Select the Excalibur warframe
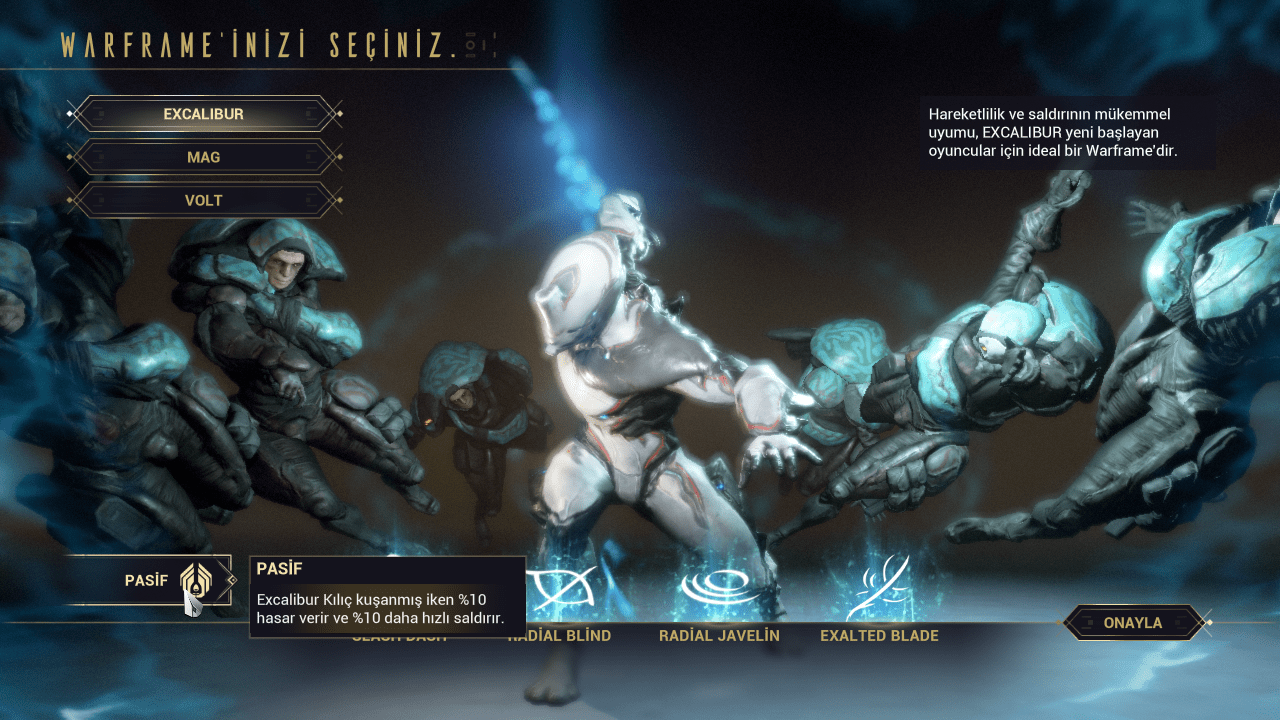 (204, 114)
